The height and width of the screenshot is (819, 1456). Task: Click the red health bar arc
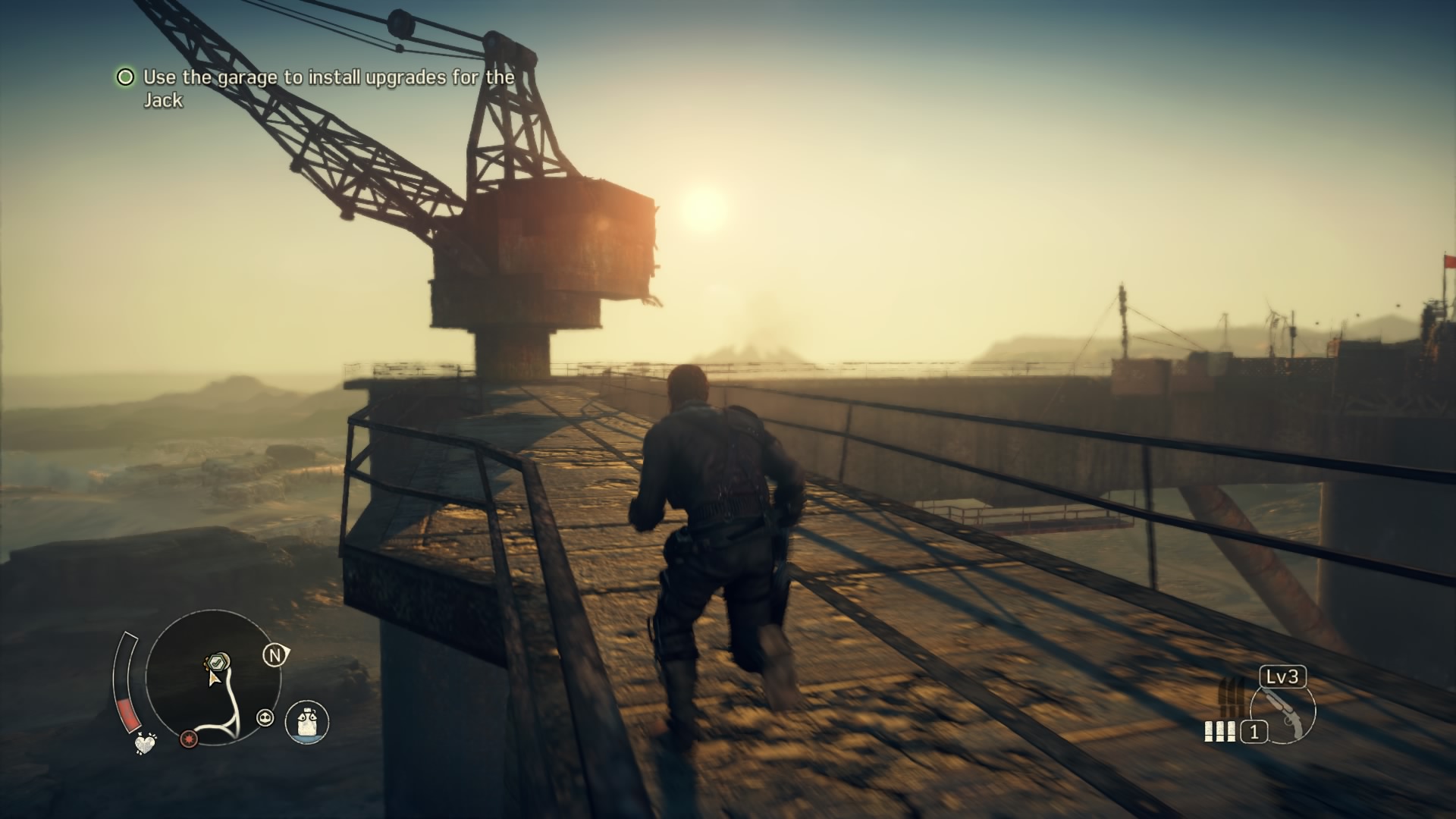tap(129, 713)
